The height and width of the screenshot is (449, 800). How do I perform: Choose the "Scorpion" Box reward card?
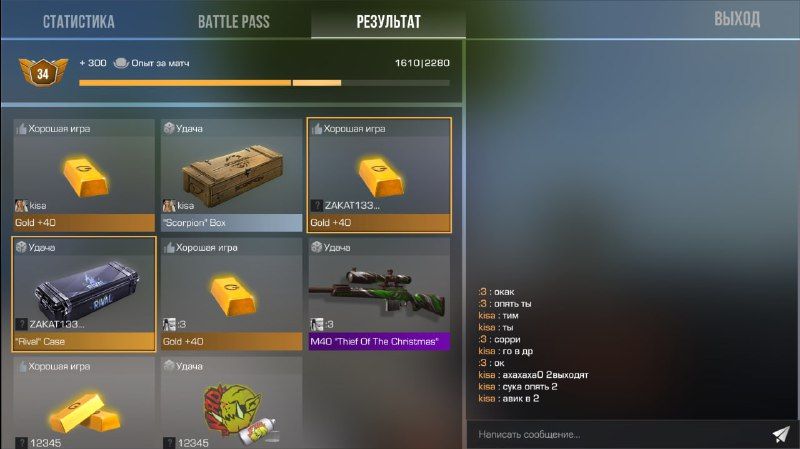pos(232,175)
